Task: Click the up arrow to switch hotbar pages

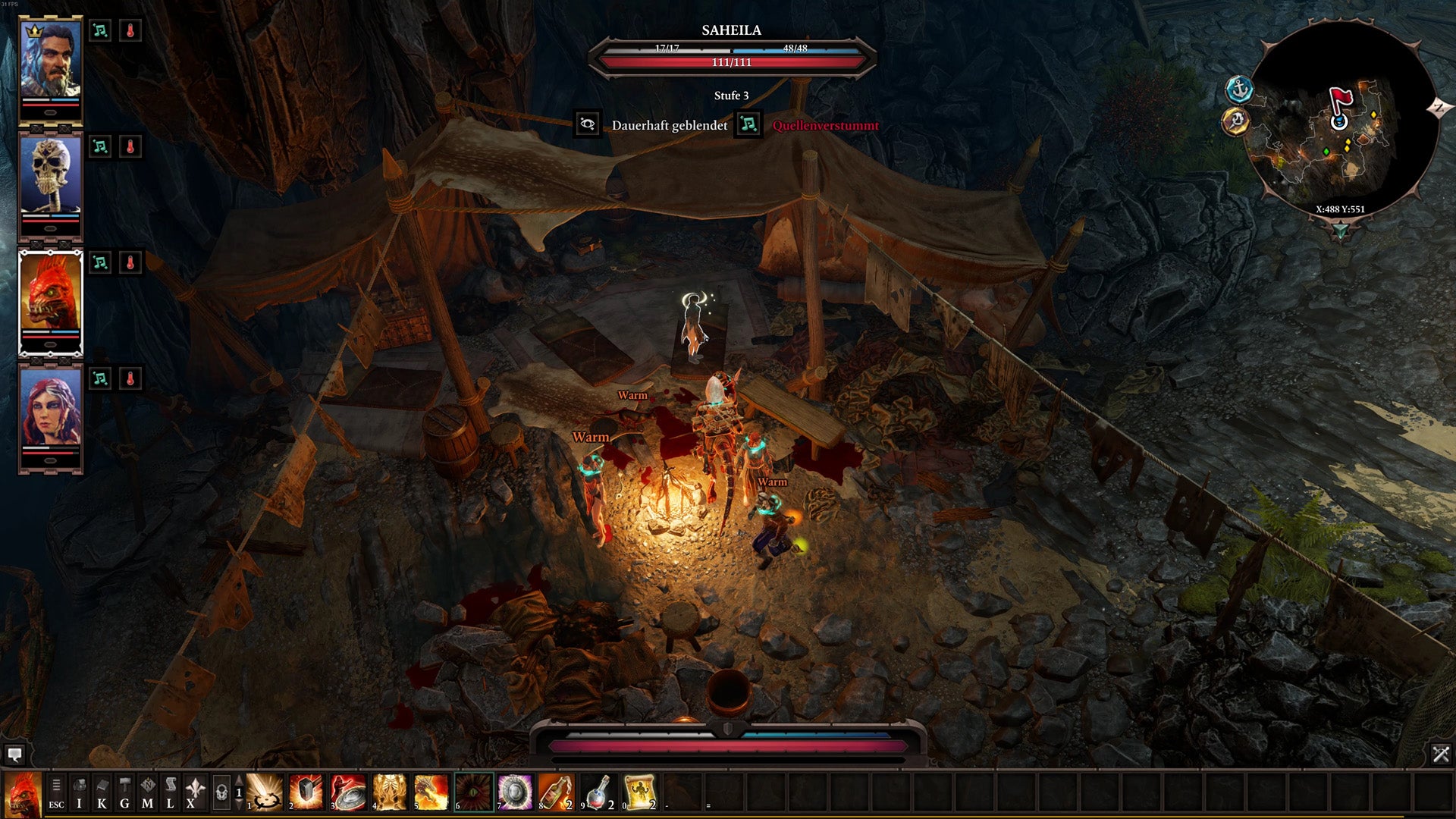Action: (237, 780)
